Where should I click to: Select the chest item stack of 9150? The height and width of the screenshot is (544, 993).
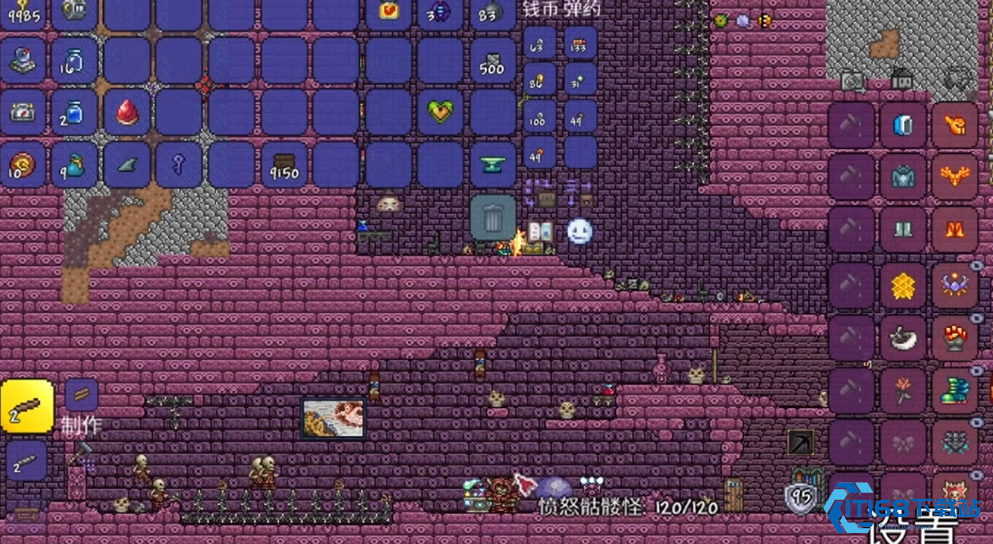pyautogui.click(x=284, y=165)
